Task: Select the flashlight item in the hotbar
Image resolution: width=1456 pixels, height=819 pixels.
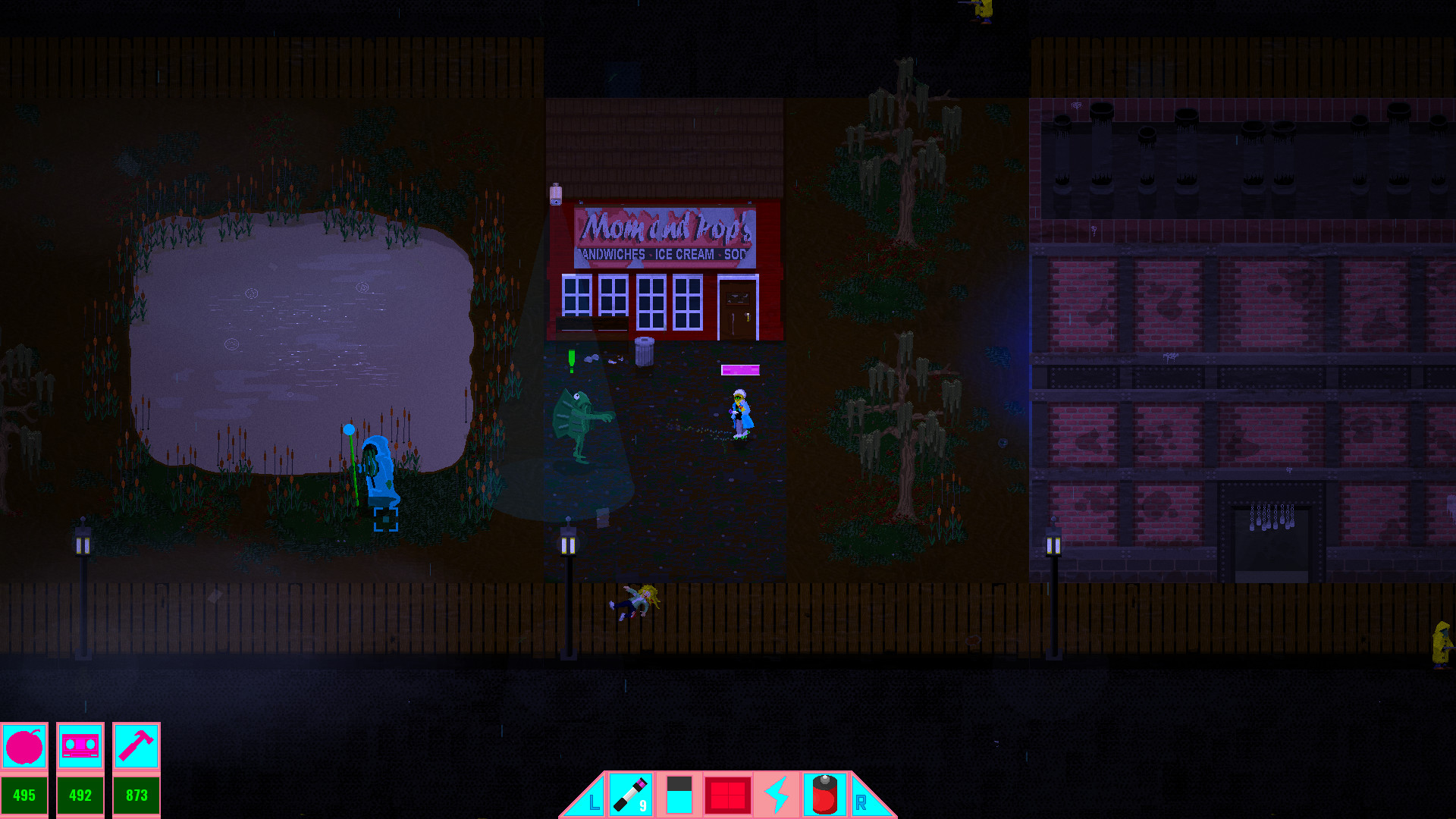Action: pos(632,795)
